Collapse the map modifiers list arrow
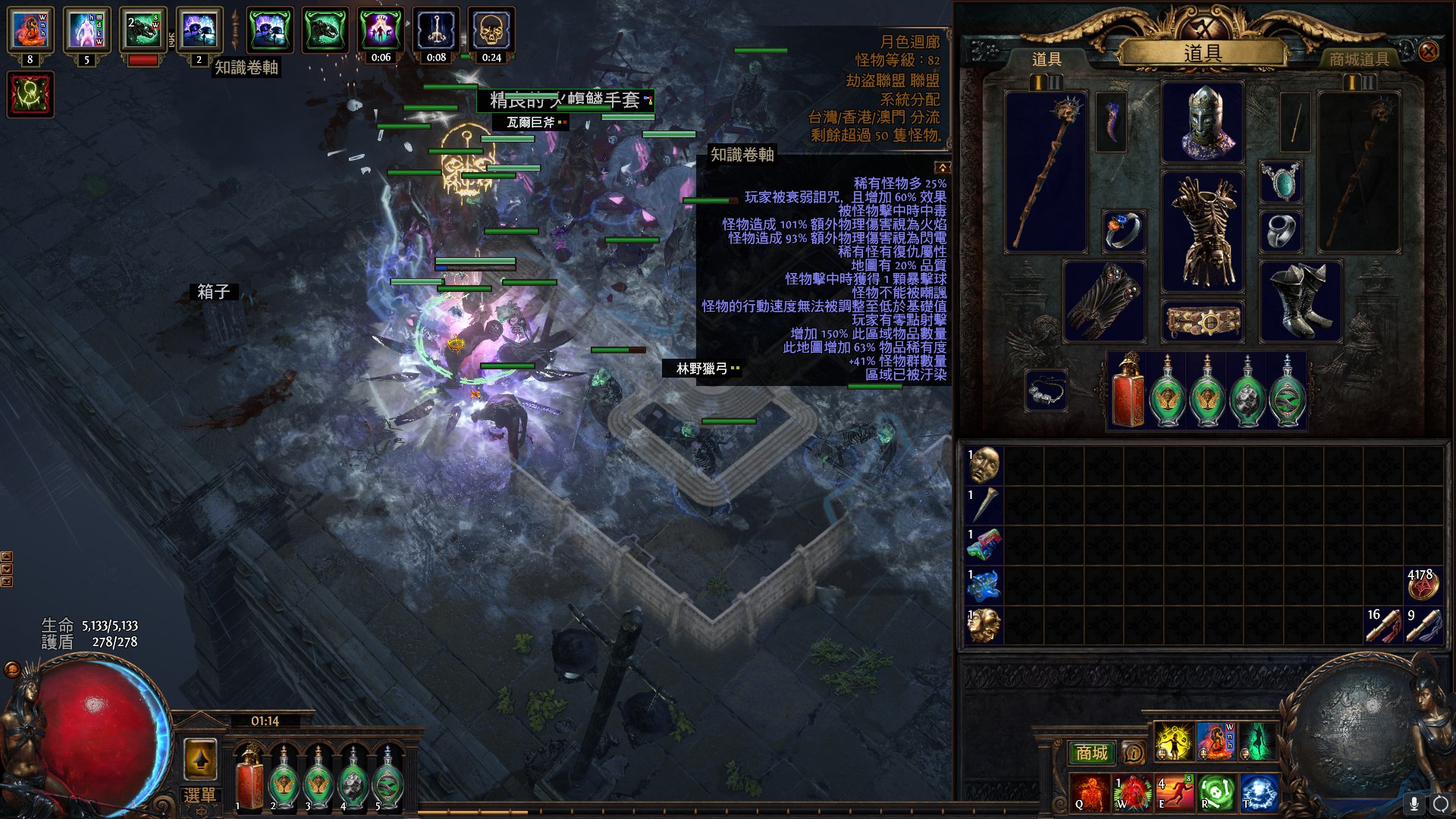Image resolution: width=1456 pixels, height=819 pixels. click(x=942, y=167)
